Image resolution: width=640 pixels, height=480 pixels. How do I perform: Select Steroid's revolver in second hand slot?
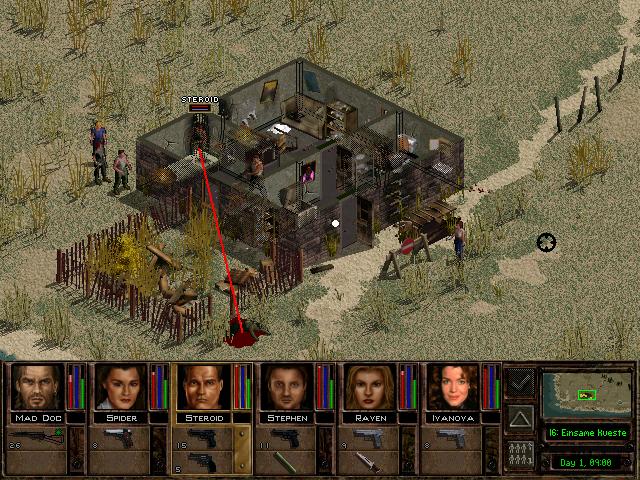tap(204, 461)
